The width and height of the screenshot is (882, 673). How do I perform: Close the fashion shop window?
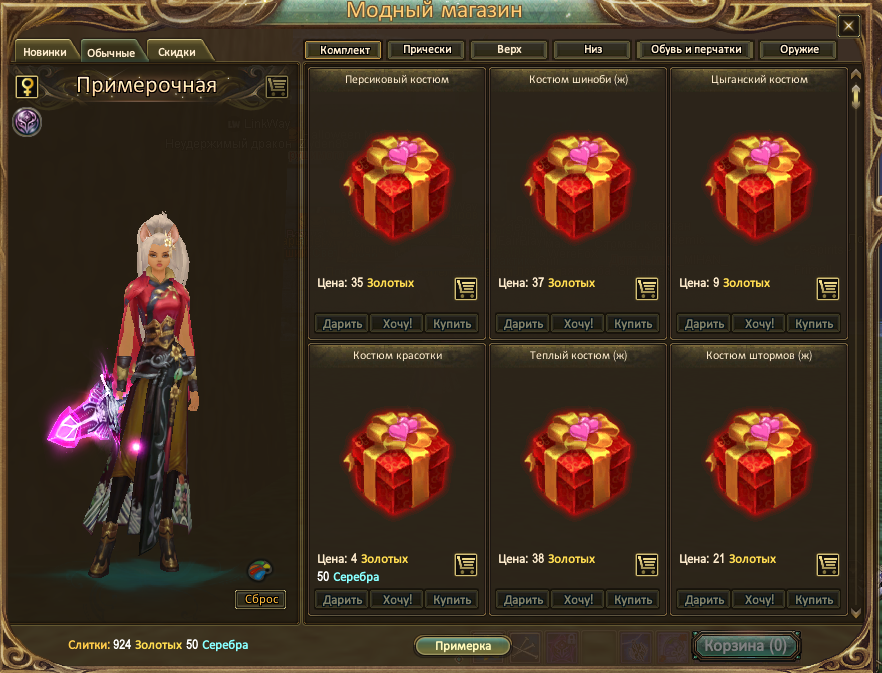848,26
